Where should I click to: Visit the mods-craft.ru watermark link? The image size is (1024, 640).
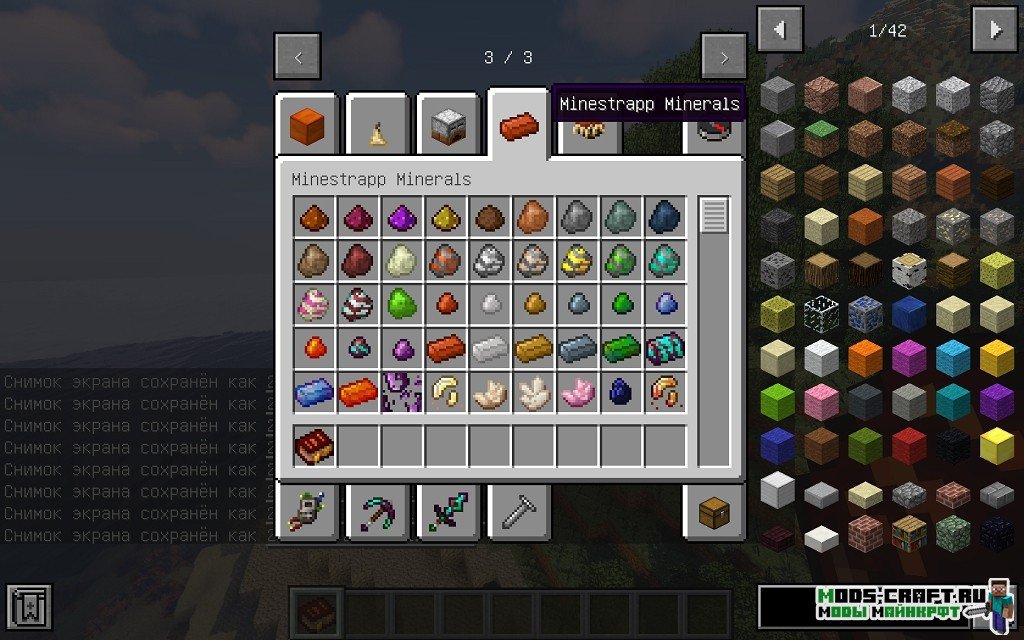click(887, 604)
